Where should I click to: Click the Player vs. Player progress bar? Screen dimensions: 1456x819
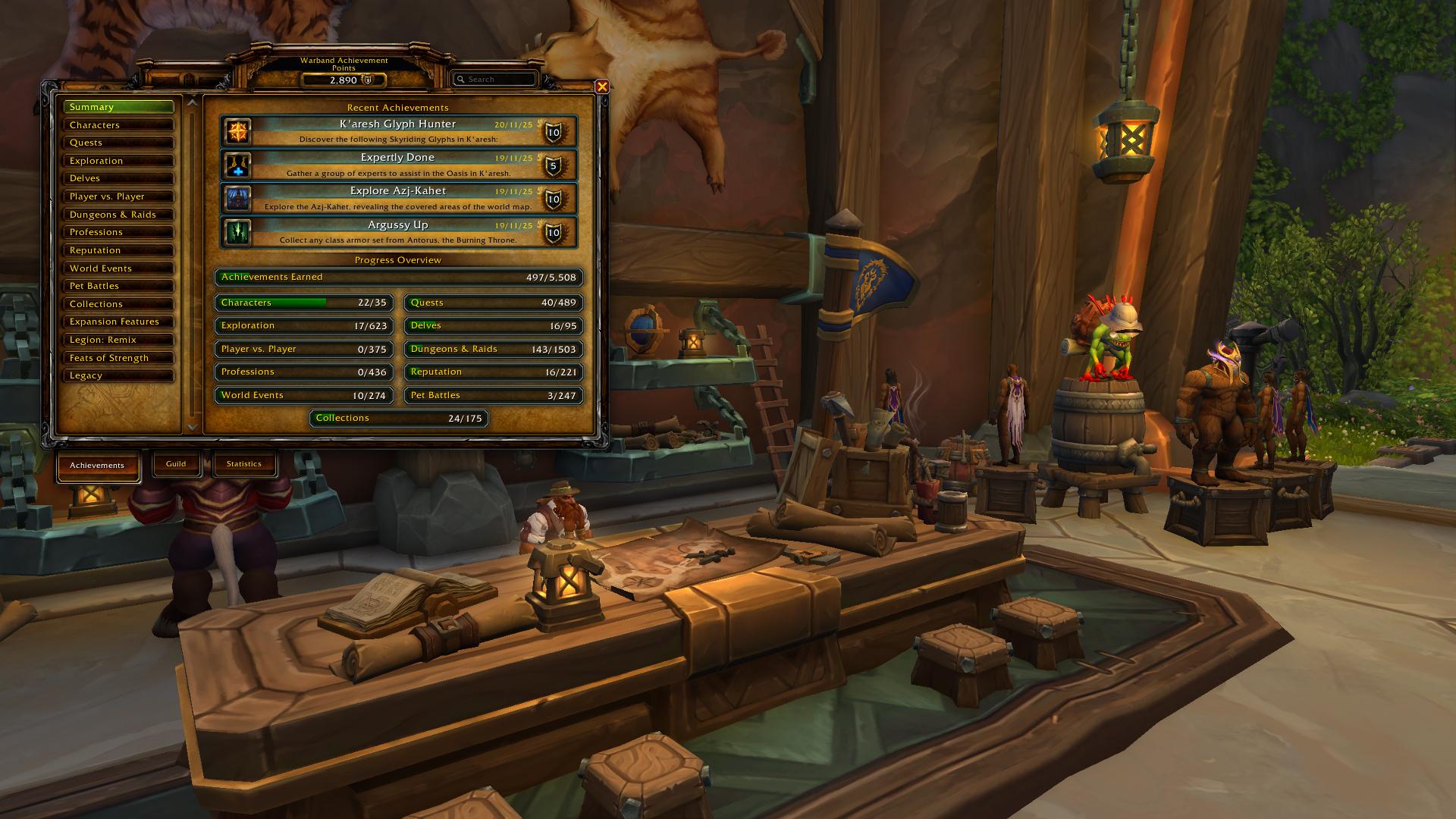point(303,350)
